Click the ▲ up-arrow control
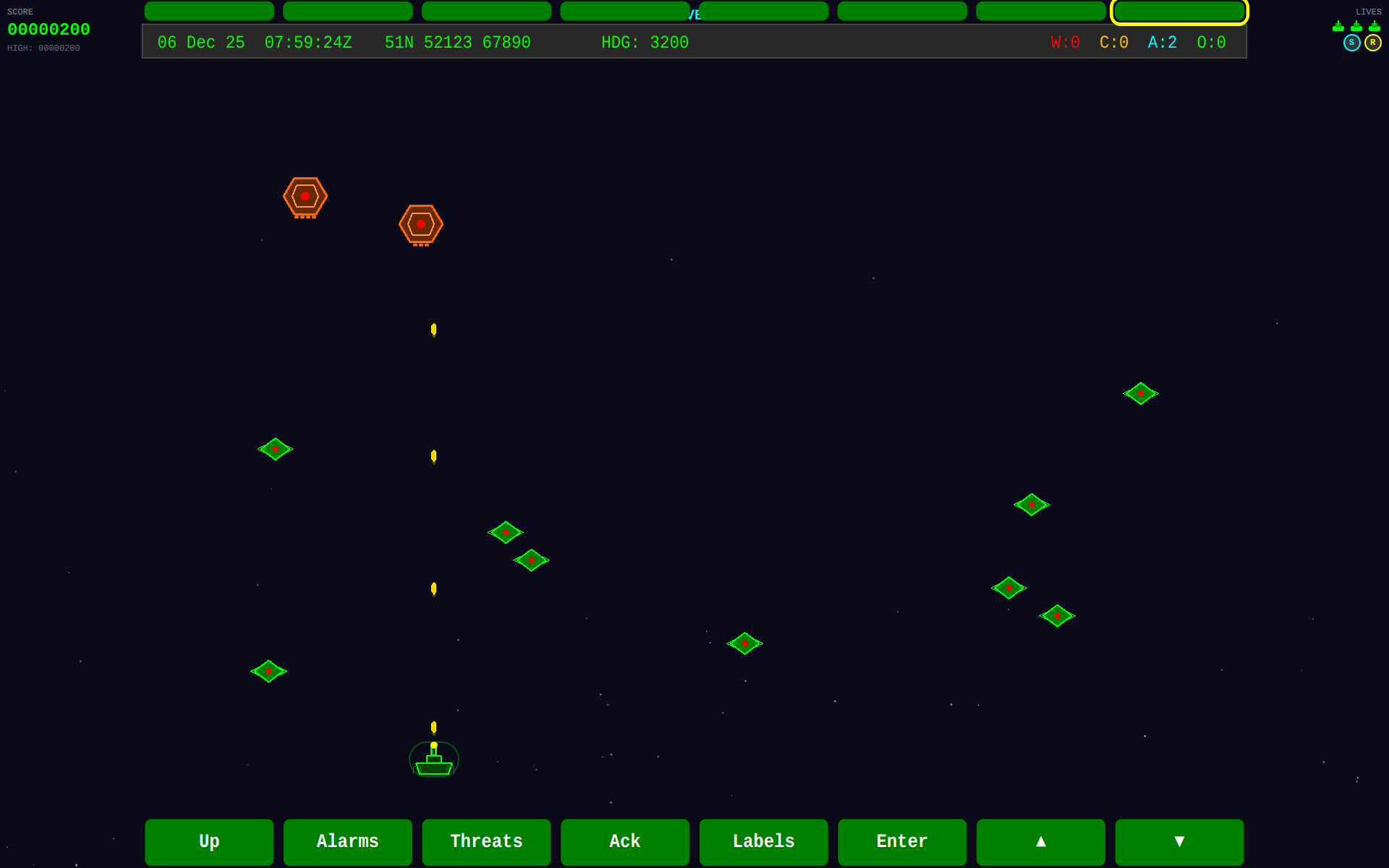Image resolution: width=1389 pixels, height=868 pixels. click(1040, 842)
